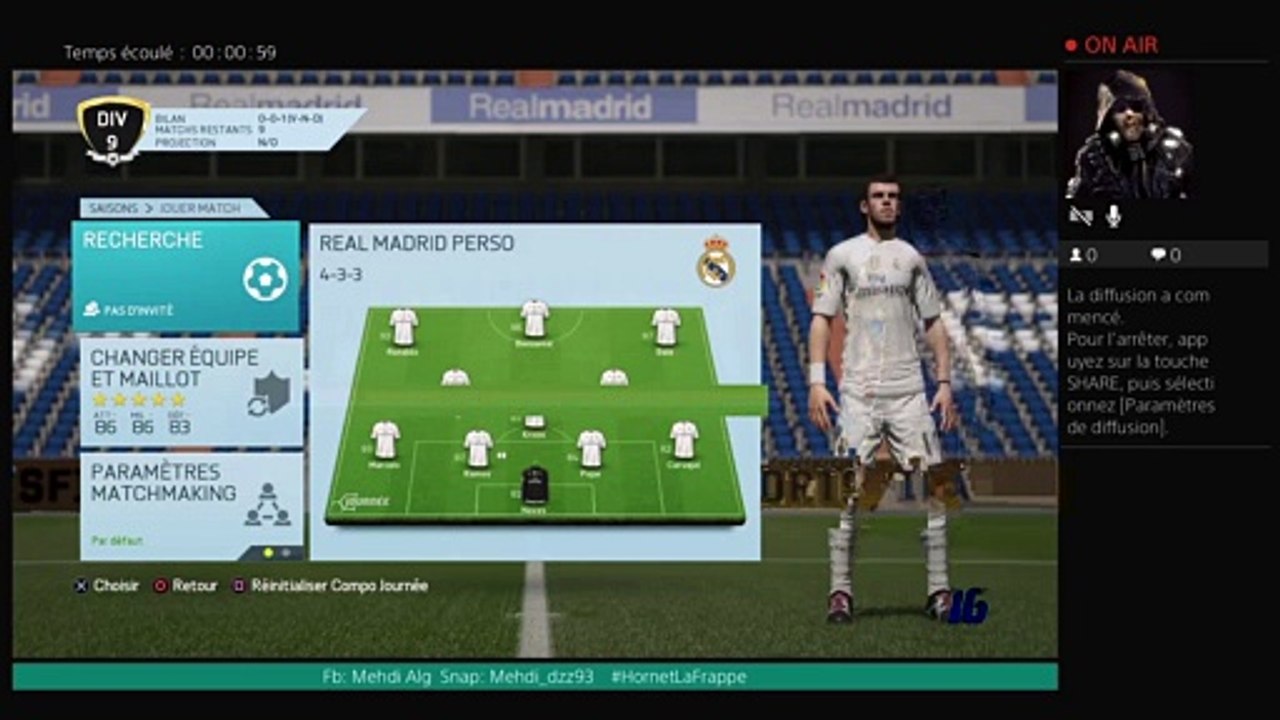Viewport: 1280px width, 720px height.
Task: Click the Real Madrid club crest
Action: [x=716, y=262]
